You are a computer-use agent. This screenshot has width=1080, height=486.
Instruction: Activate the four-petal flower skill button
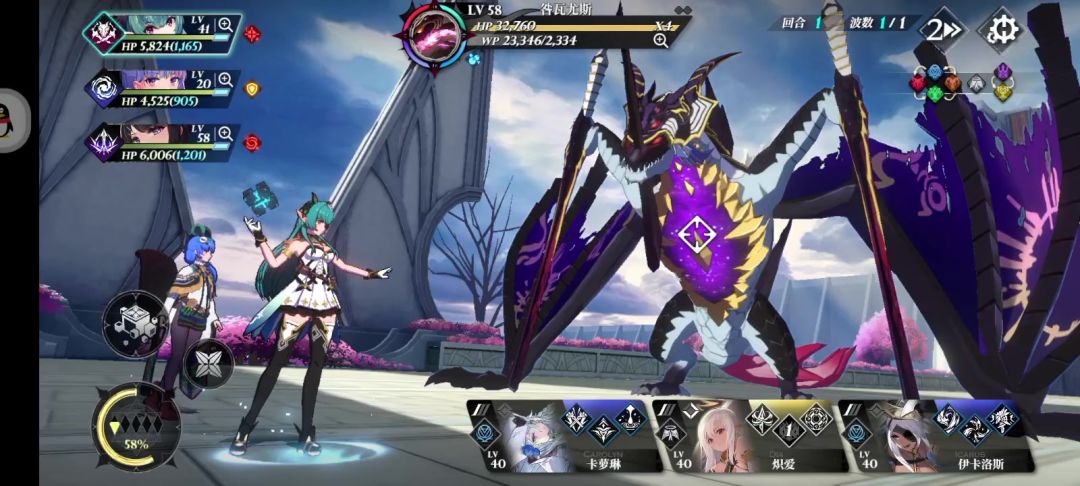pos(208,364)
